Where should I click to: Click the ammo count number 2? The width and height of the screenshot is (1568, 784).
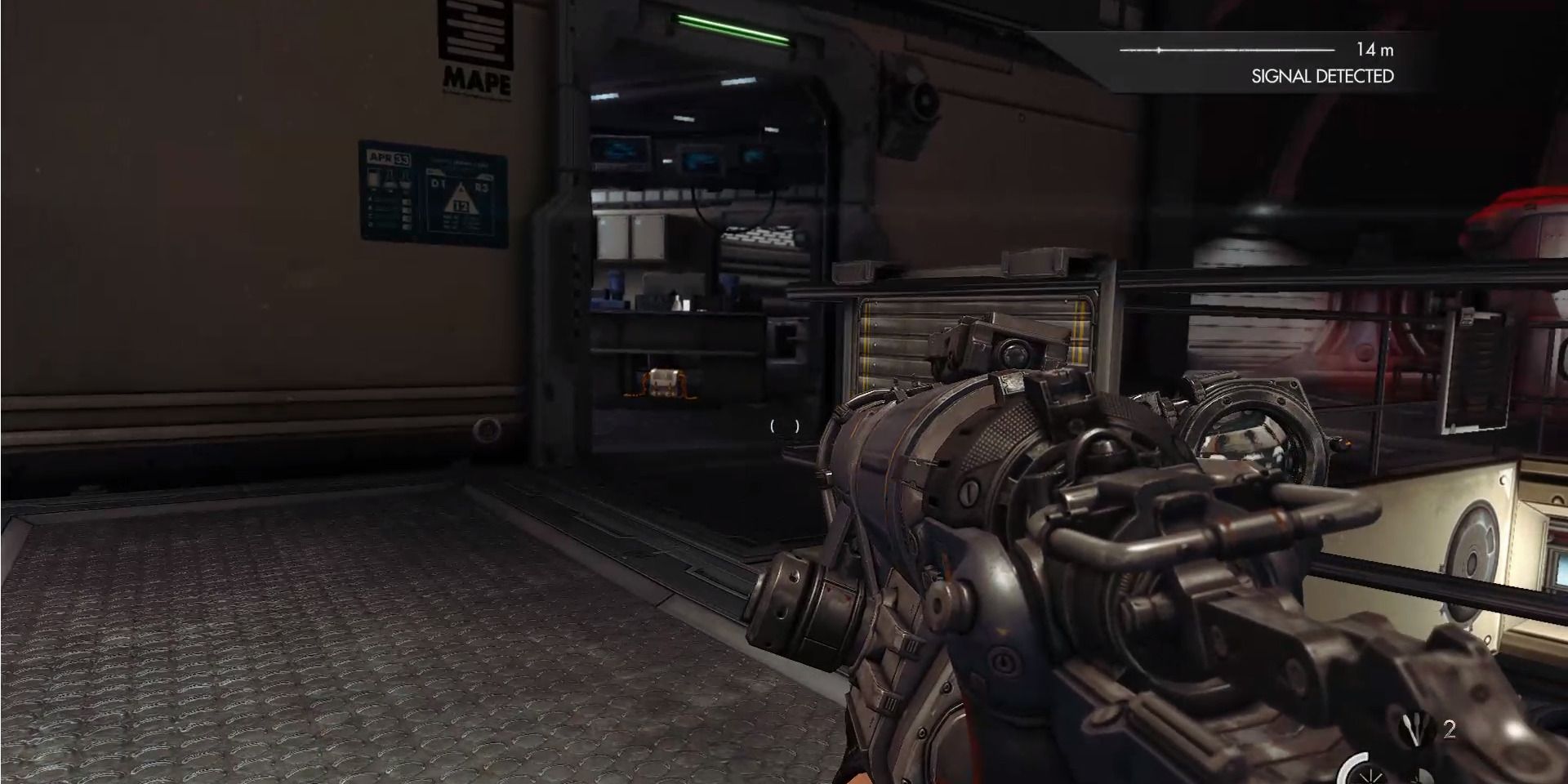click(1450, 728)
